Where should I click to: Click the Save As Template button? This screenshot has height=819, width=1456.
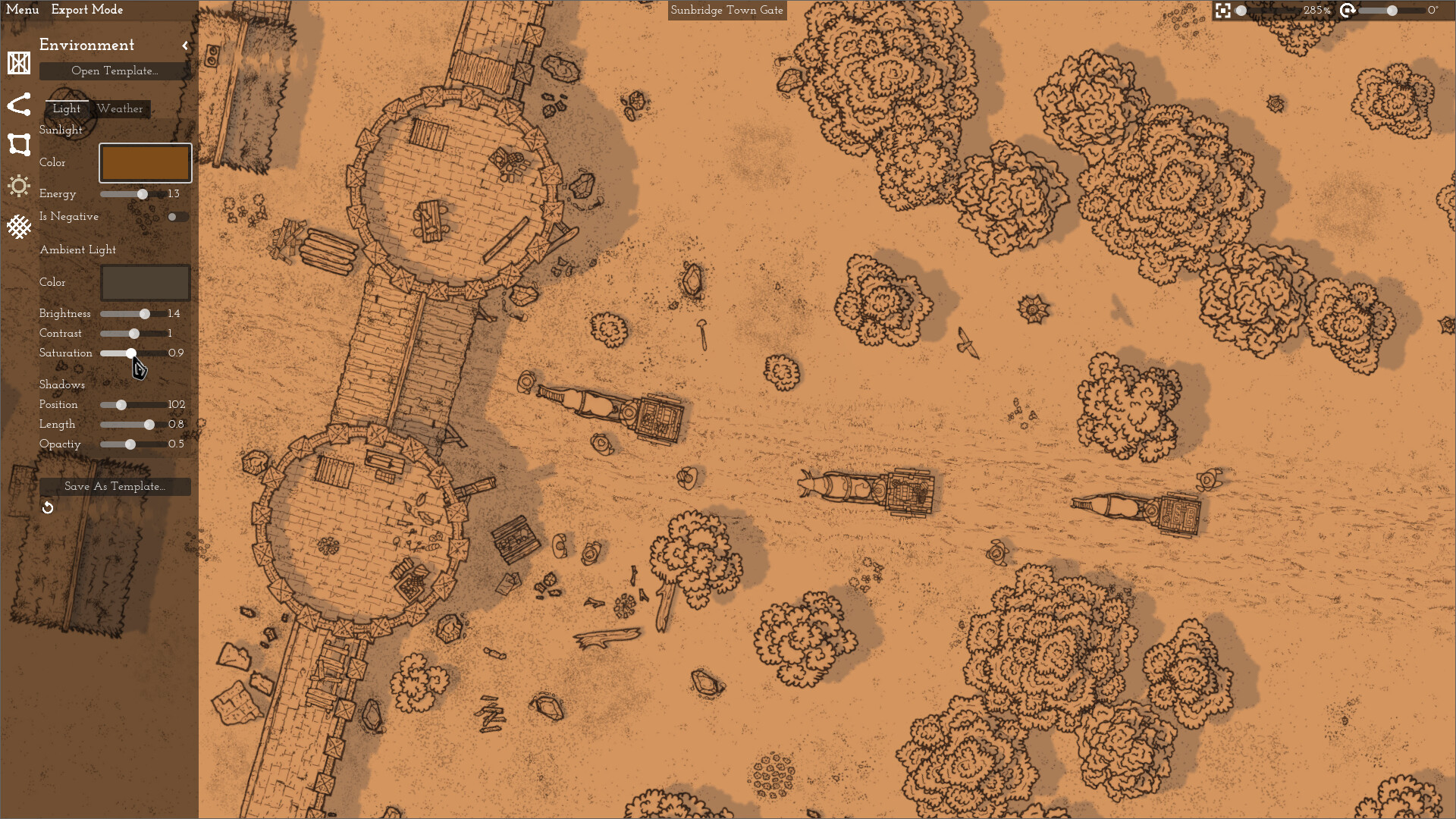click(115, 486)
